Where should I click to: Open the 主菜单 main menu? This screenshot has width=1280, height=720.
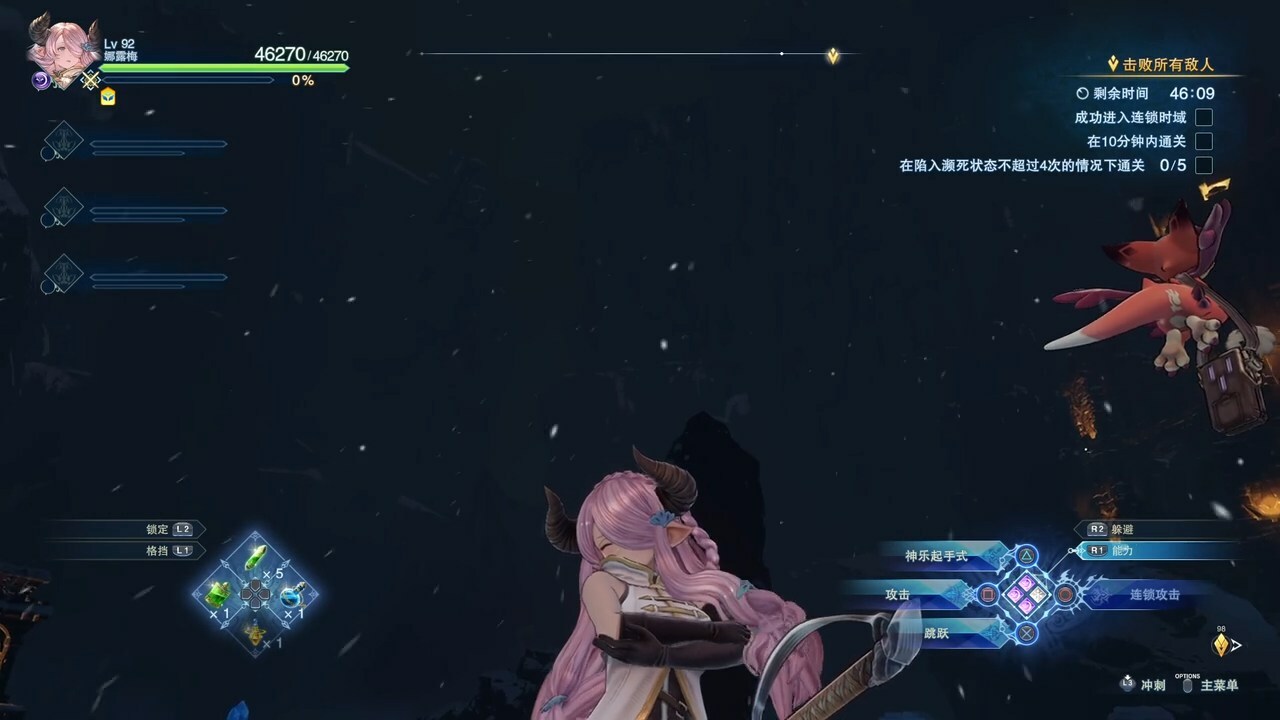click(x=1219, y=685)
